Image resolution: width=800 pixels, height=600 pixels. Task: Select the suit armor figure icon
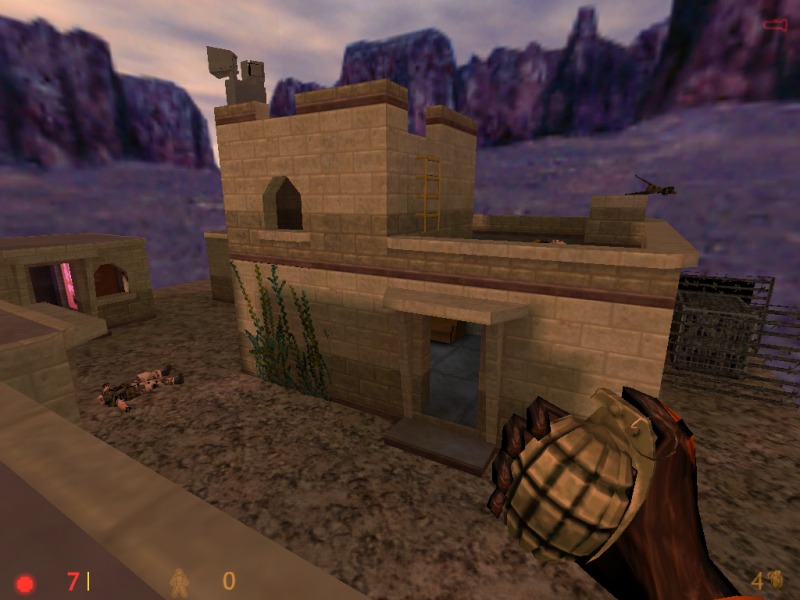click(x=180, y=581)
